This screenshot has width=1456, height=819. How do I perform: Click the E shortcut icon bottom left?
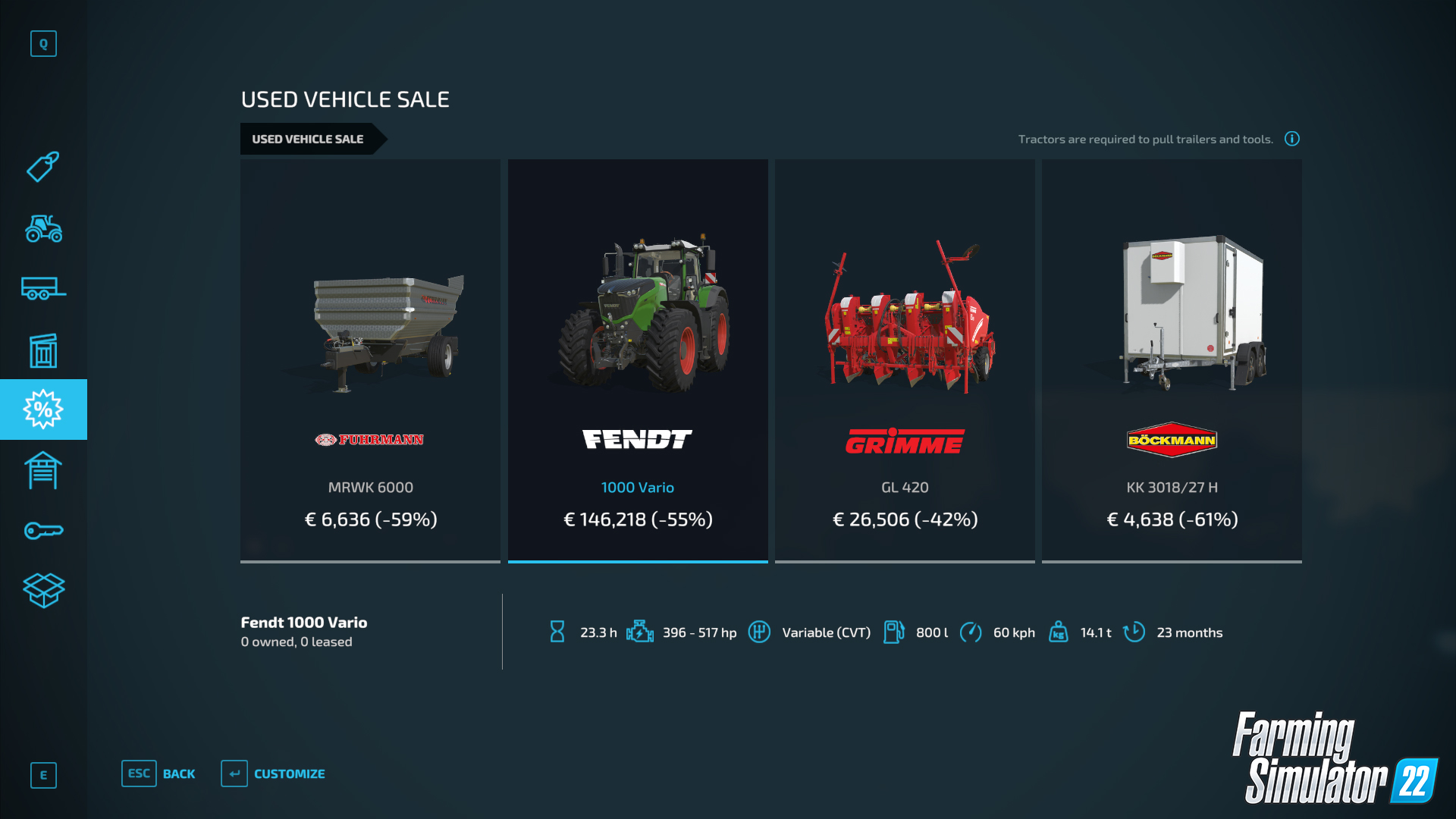click(x=43, y=775)
